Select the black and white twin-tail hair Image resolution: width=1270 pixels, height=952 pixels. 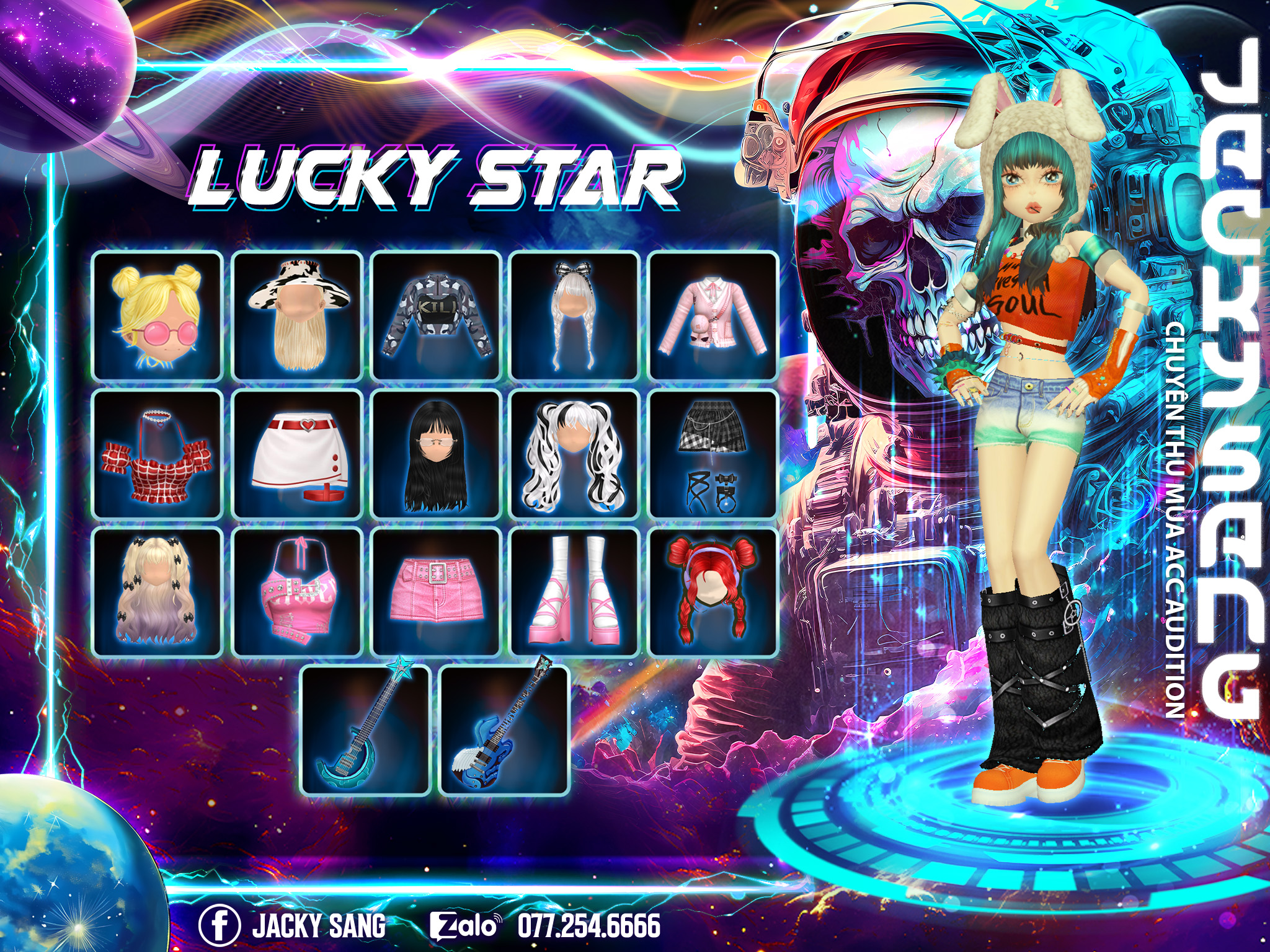(x=575, y=454)
